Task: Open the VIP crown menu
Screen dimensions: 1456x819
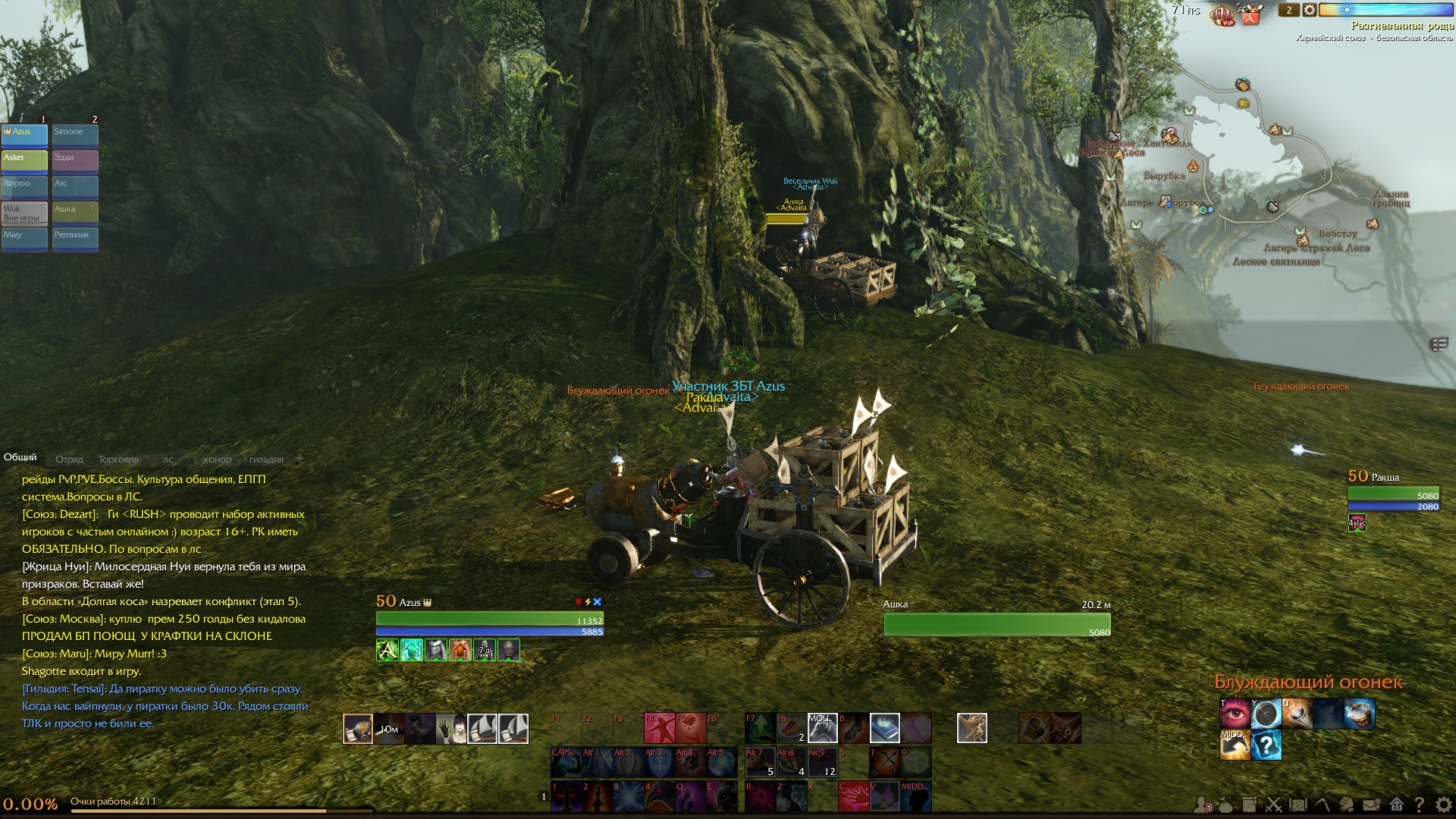Action: point(1222,14)
